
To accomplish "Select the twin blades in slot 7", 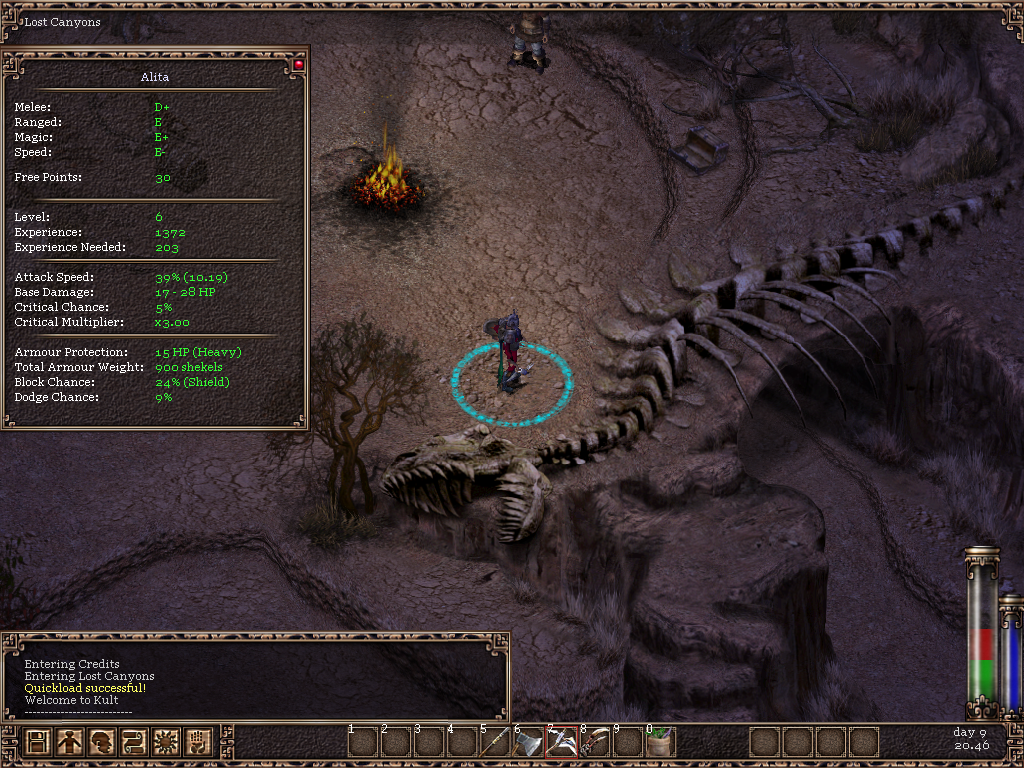I will [561, 742].
